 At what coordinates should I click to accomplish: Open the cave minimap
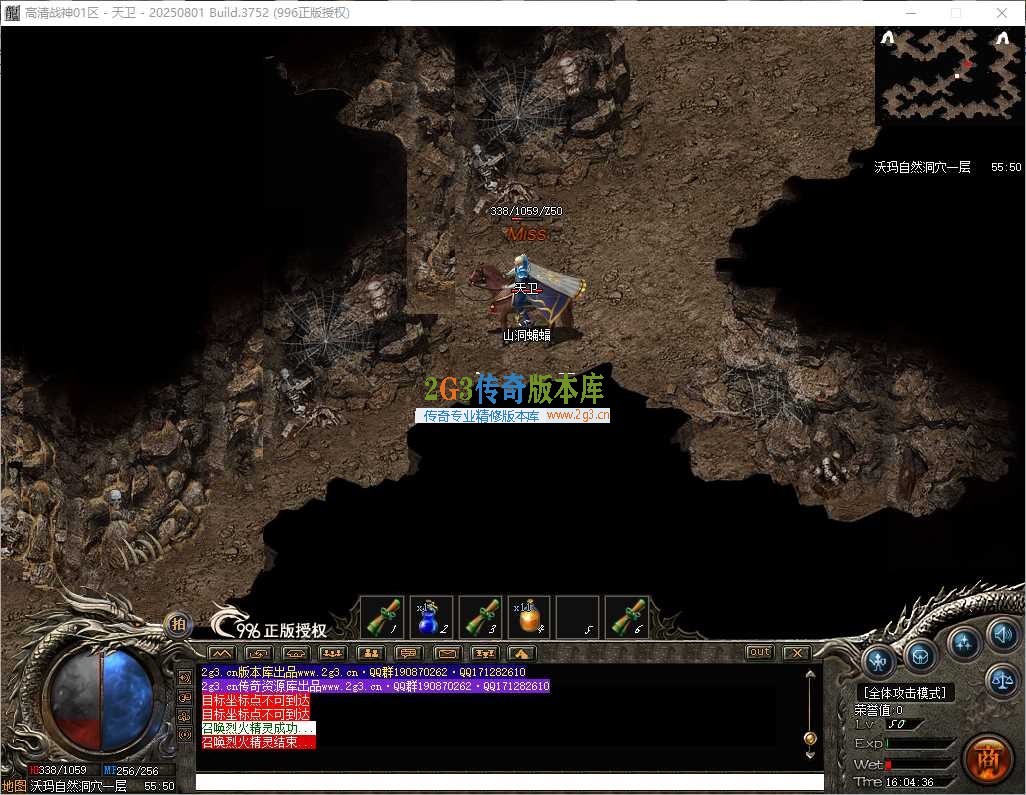coord(948,74)
